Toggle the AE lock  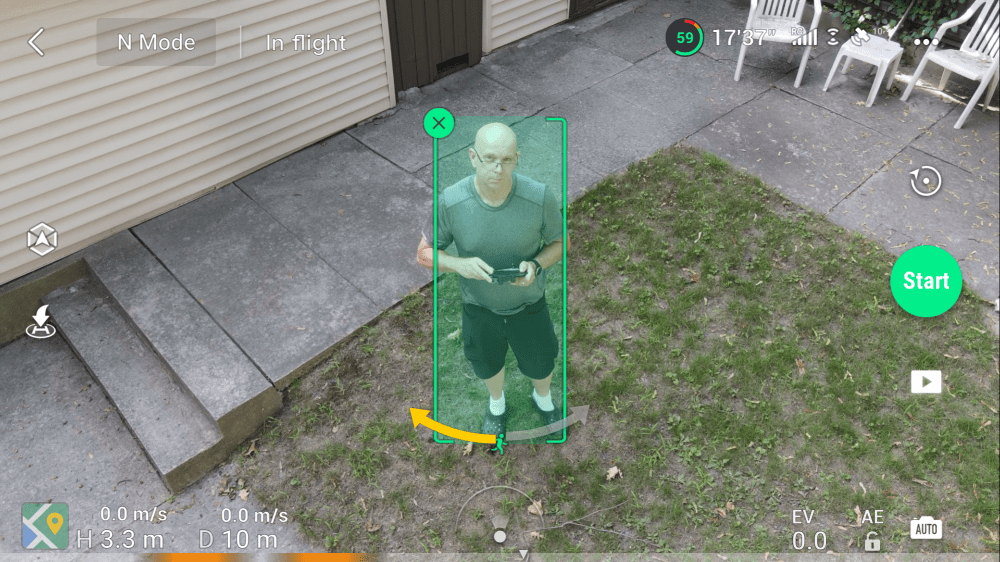coord(873,531)
